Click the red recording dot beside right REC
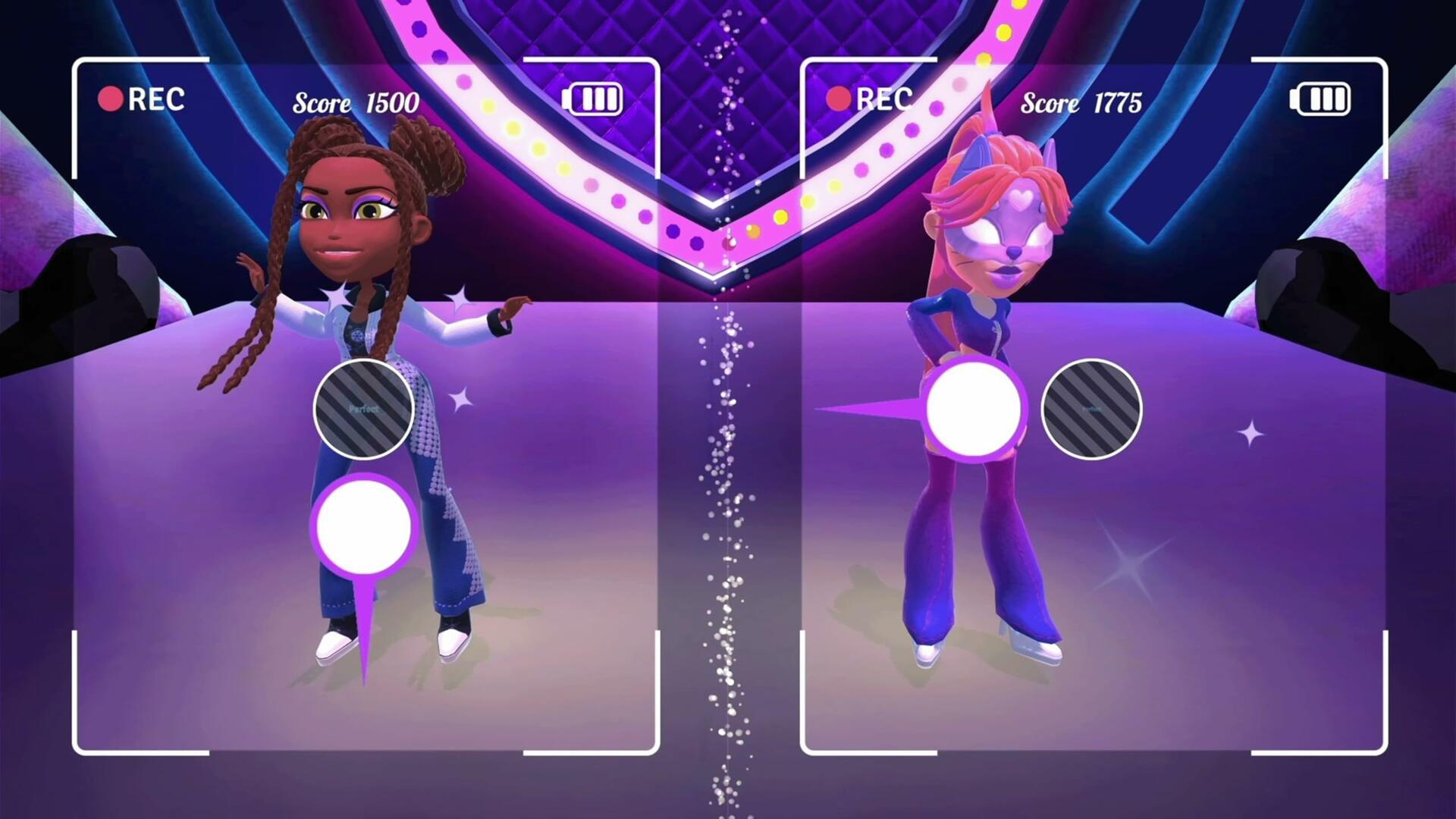The image size is (1456, 819). (839, 98)
